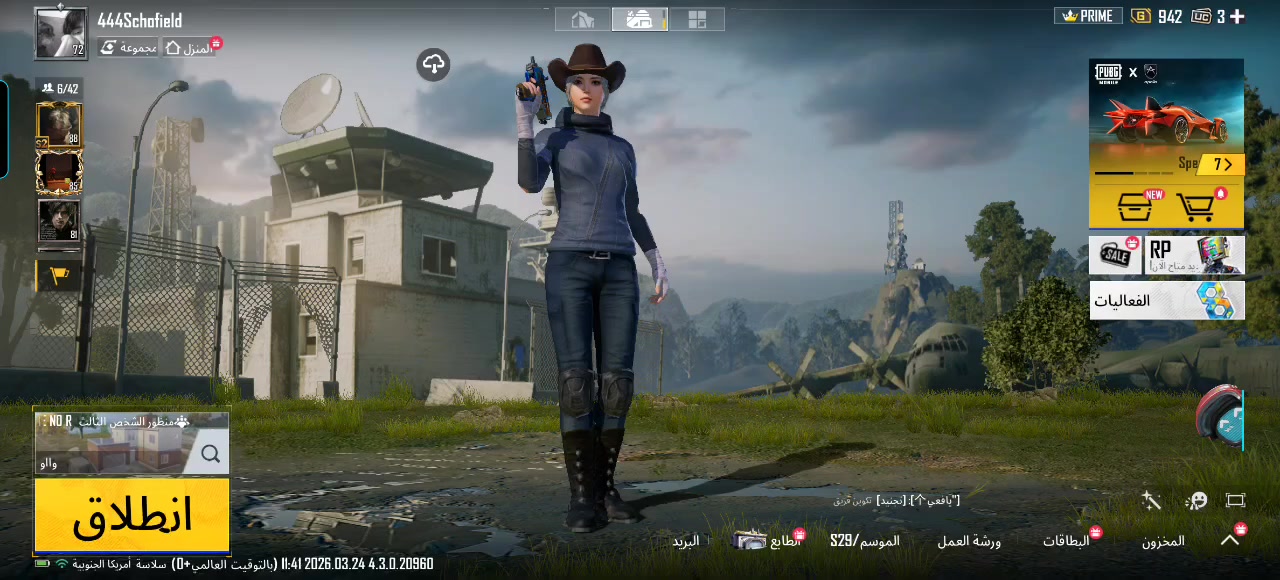Open the ورشة العمل workshop menu
Screen dimensions: 1280x580
pos(968,541)
